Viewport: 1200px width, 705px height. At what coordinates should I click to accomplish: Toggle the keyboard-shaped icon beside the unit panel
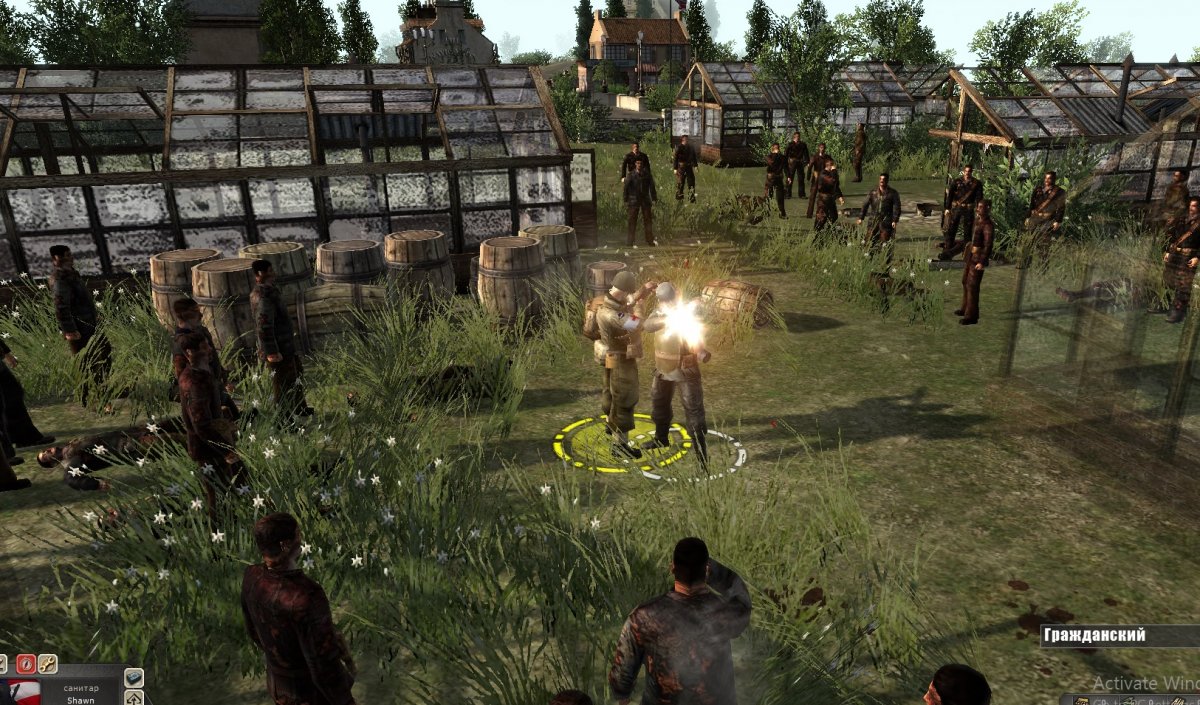(134, 678)
